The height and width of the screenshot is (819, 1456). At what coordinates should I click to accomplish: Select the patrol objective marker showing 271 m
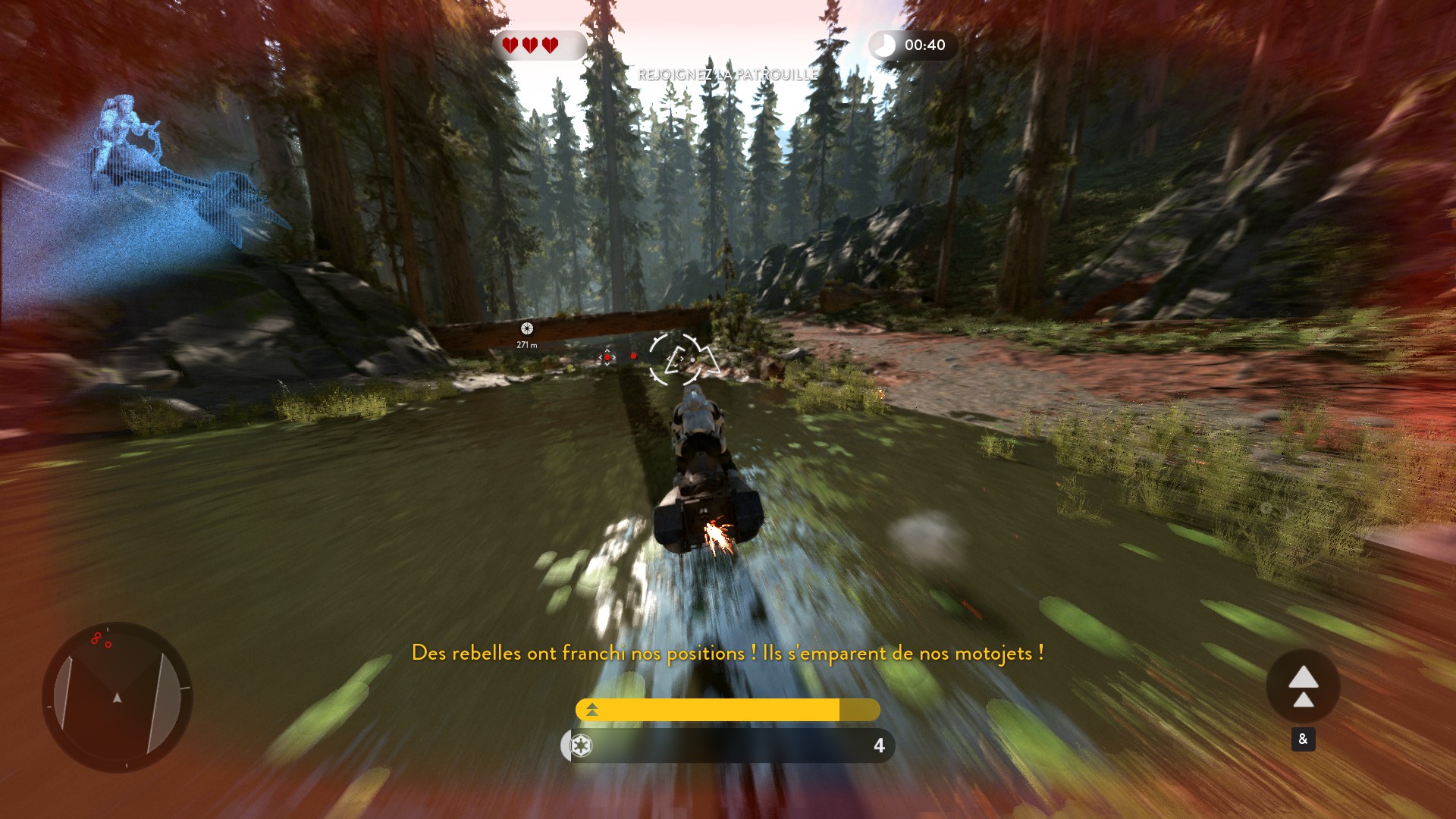pos(527,328)
